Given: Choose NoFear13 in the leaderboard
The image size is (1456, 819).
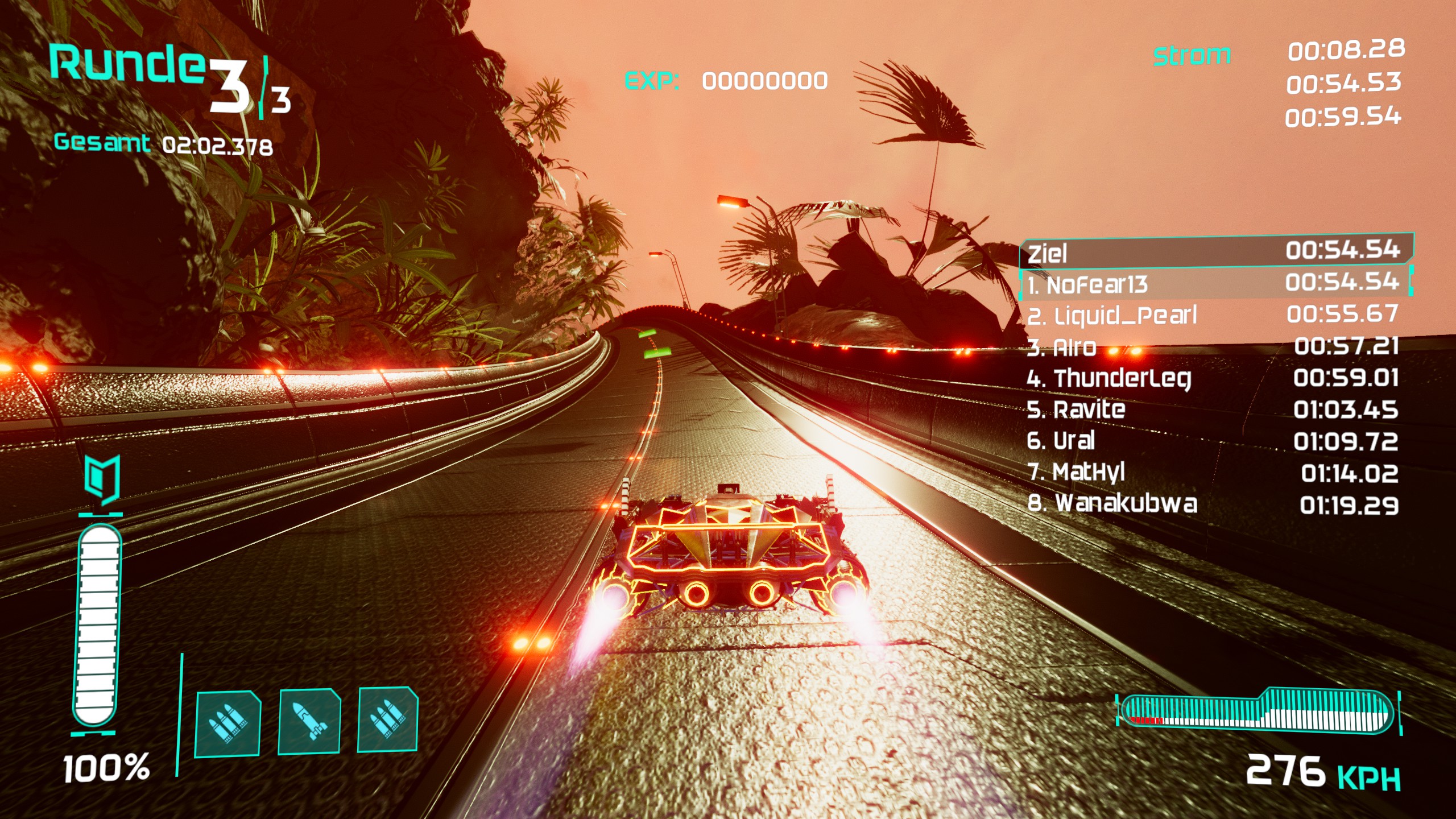Looking at the screenshot, I should coord(1215,283).
